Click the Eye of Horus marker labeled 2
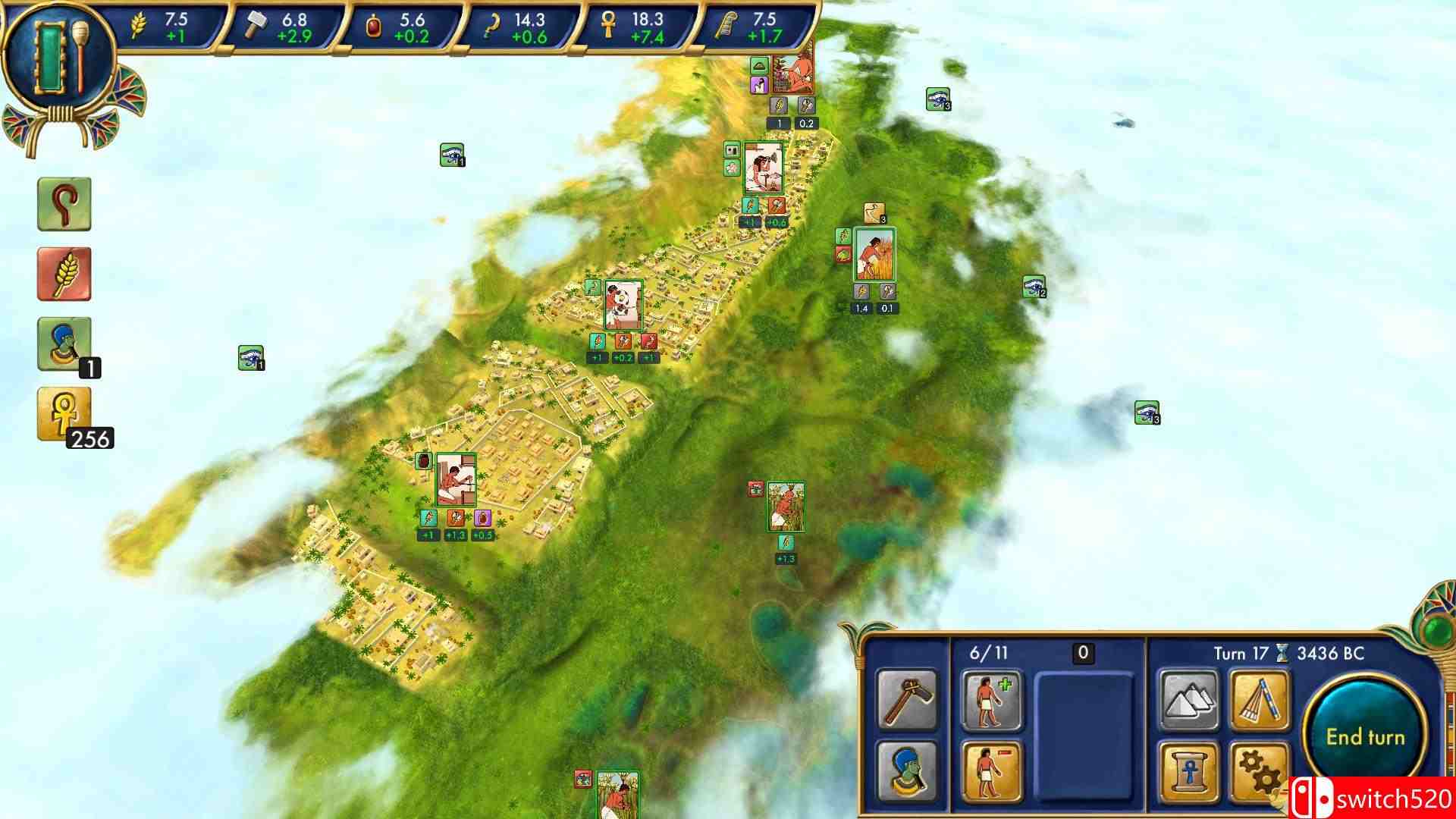 [1034, 287]
